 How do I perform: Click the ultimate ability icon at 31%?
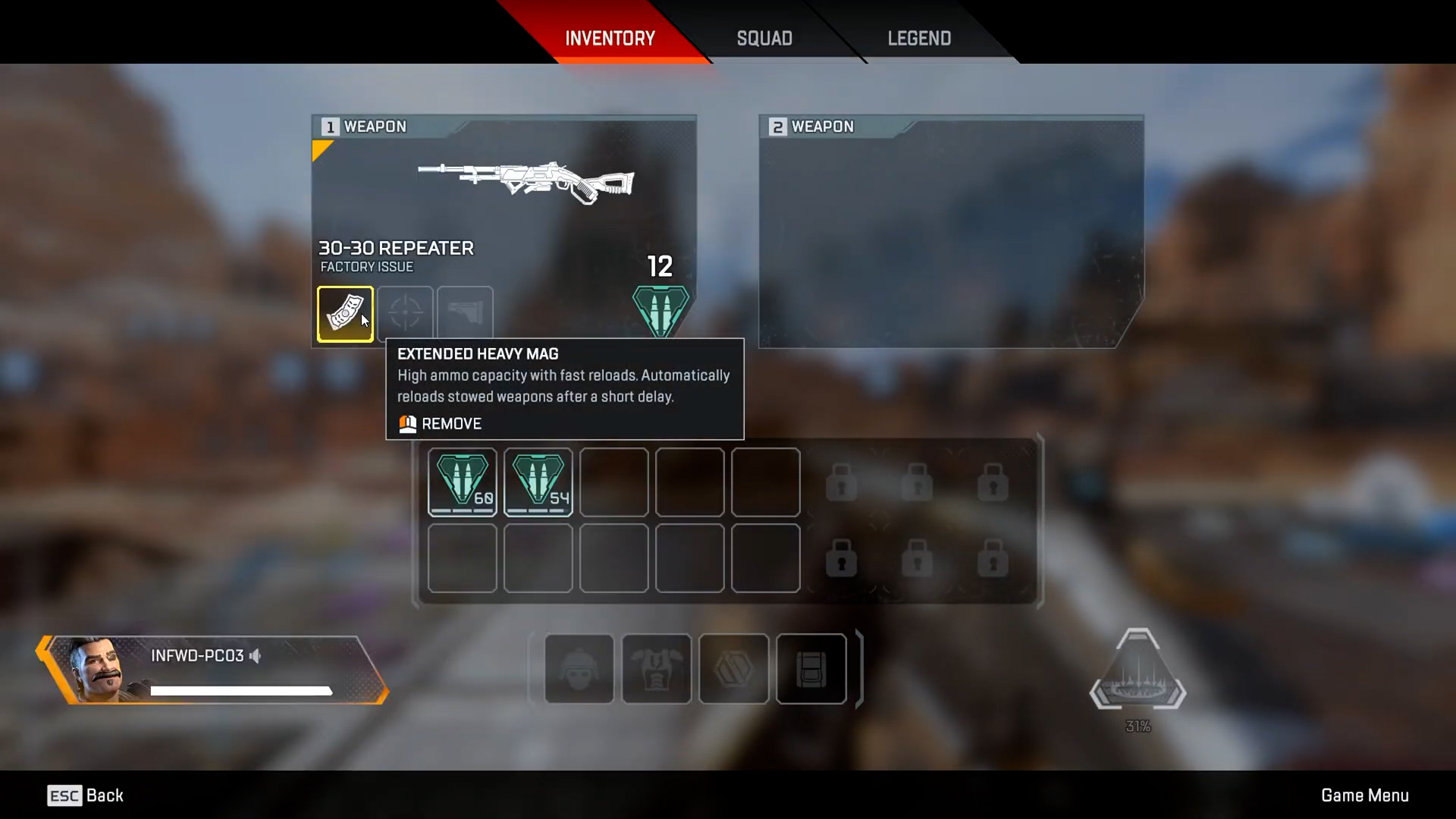click(1137, 671)
